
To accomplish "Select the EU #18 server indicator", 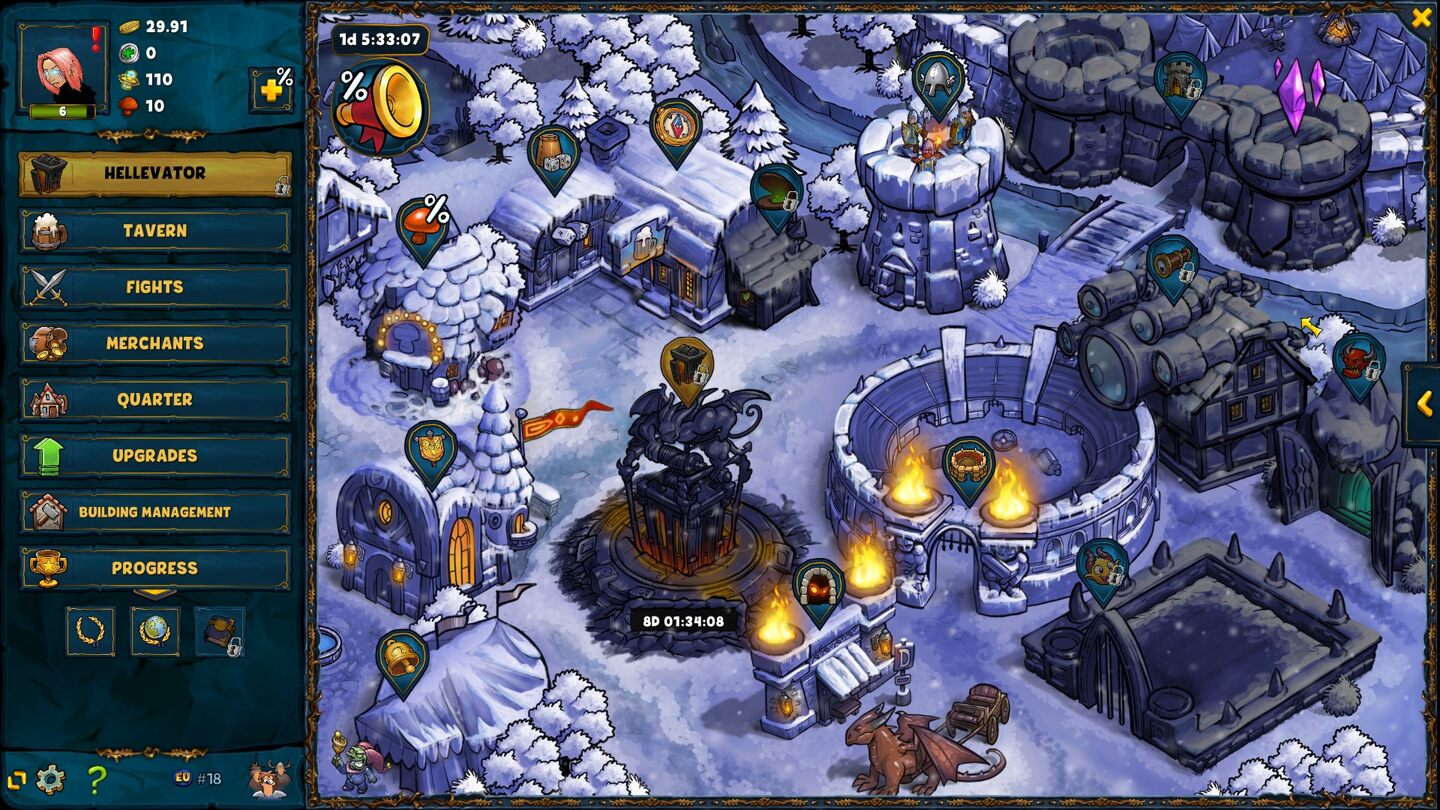I will [x=197, y=778].
